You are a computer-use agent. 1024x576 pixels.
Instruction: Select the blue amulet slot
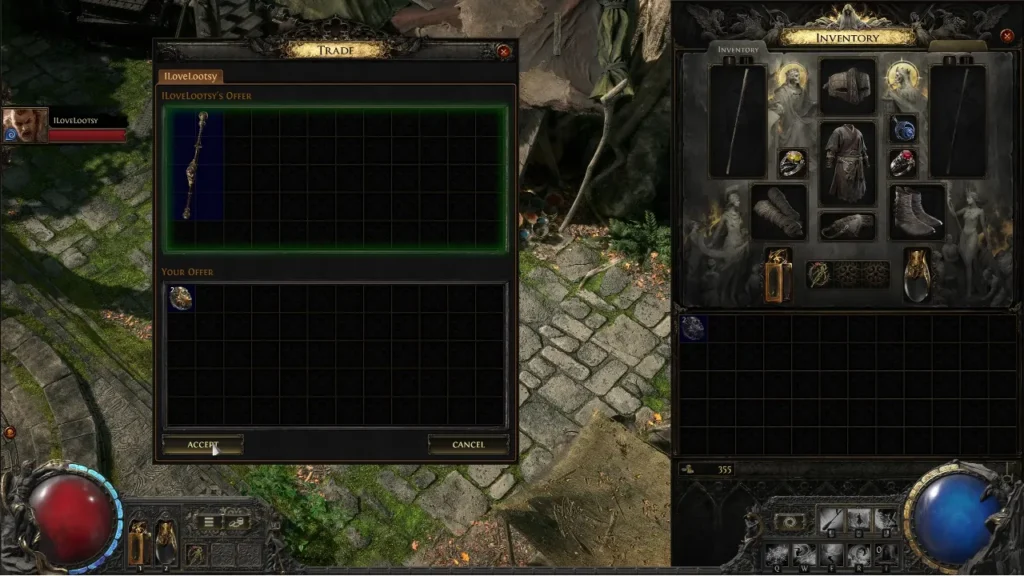[903, 129]
